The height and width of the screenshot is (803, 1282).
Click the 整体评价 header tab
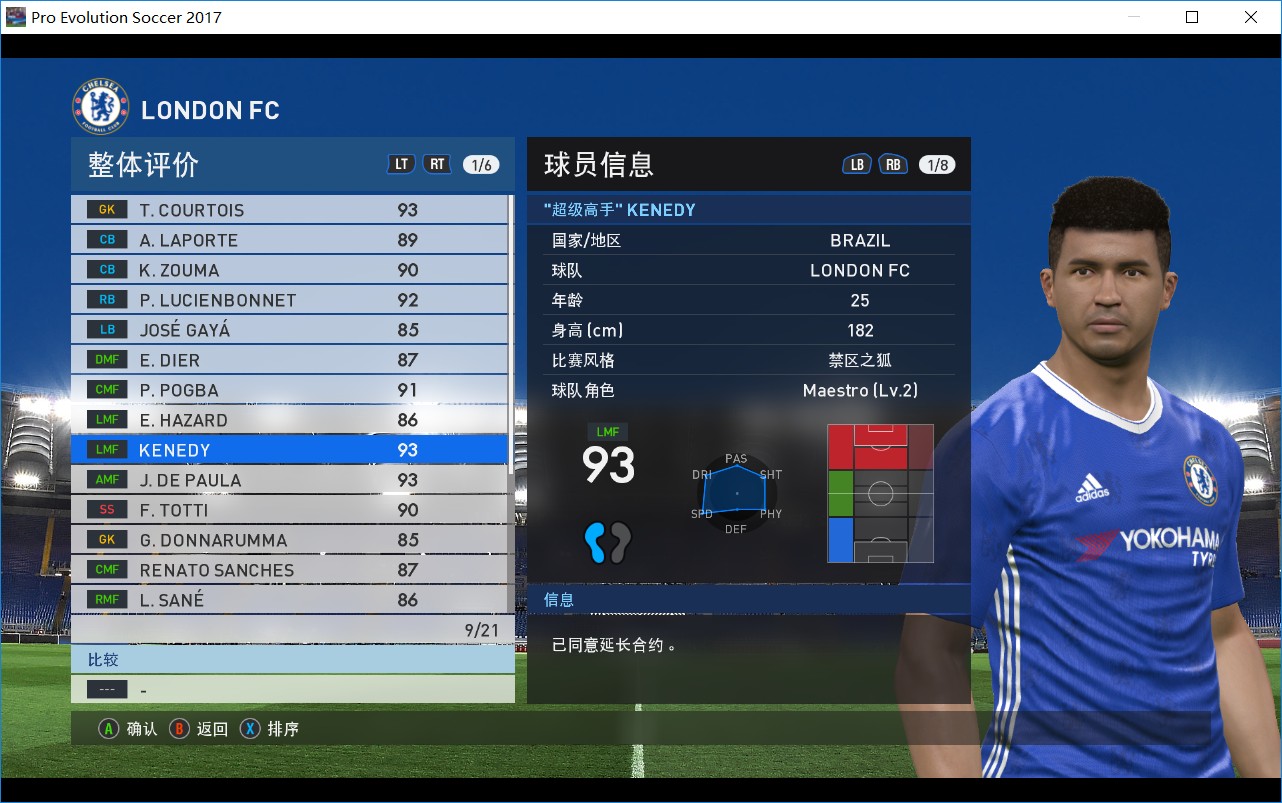140,164
